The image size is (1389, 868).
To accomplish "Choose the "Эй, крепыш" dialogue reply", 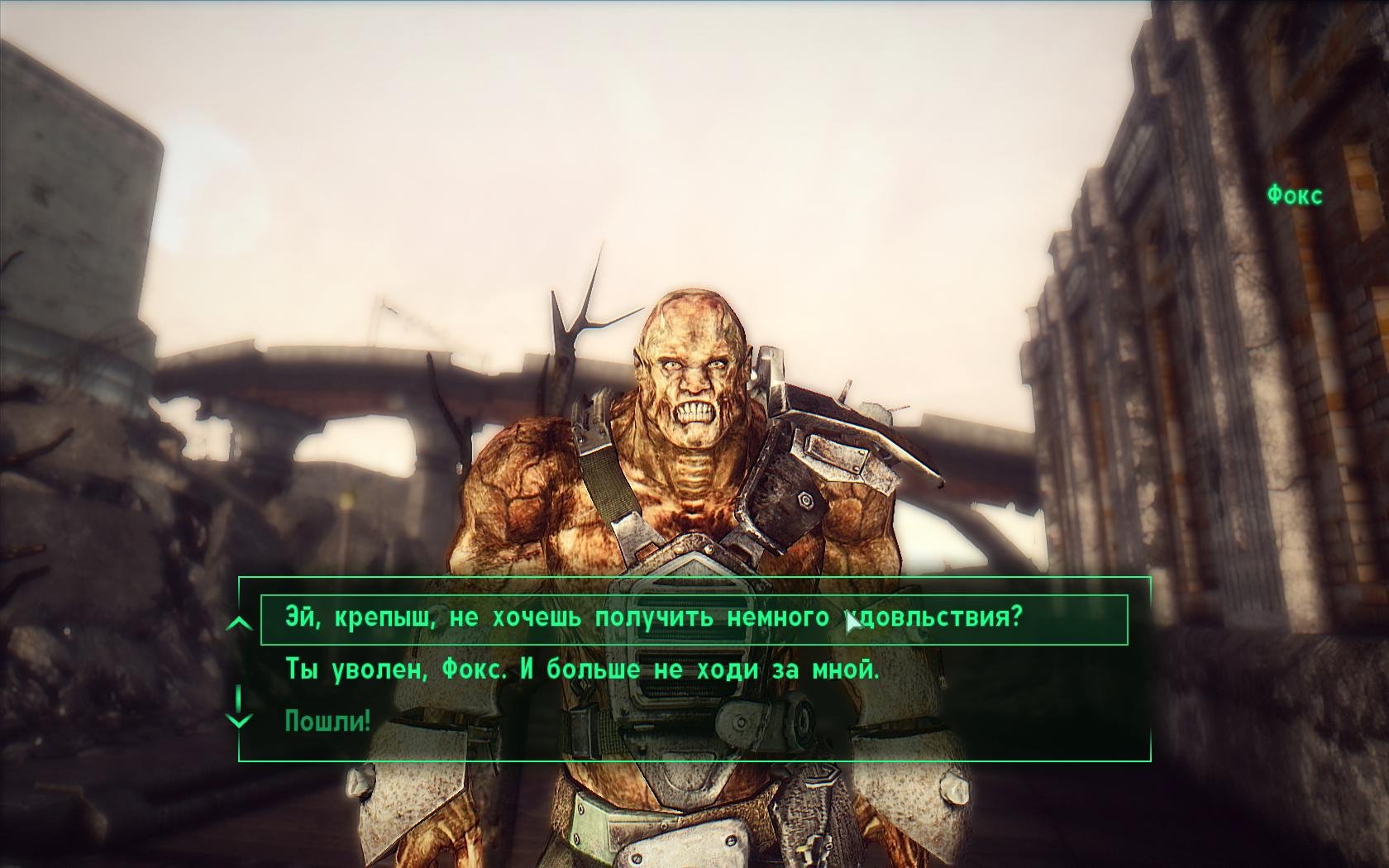I will [x=653, y=618].
